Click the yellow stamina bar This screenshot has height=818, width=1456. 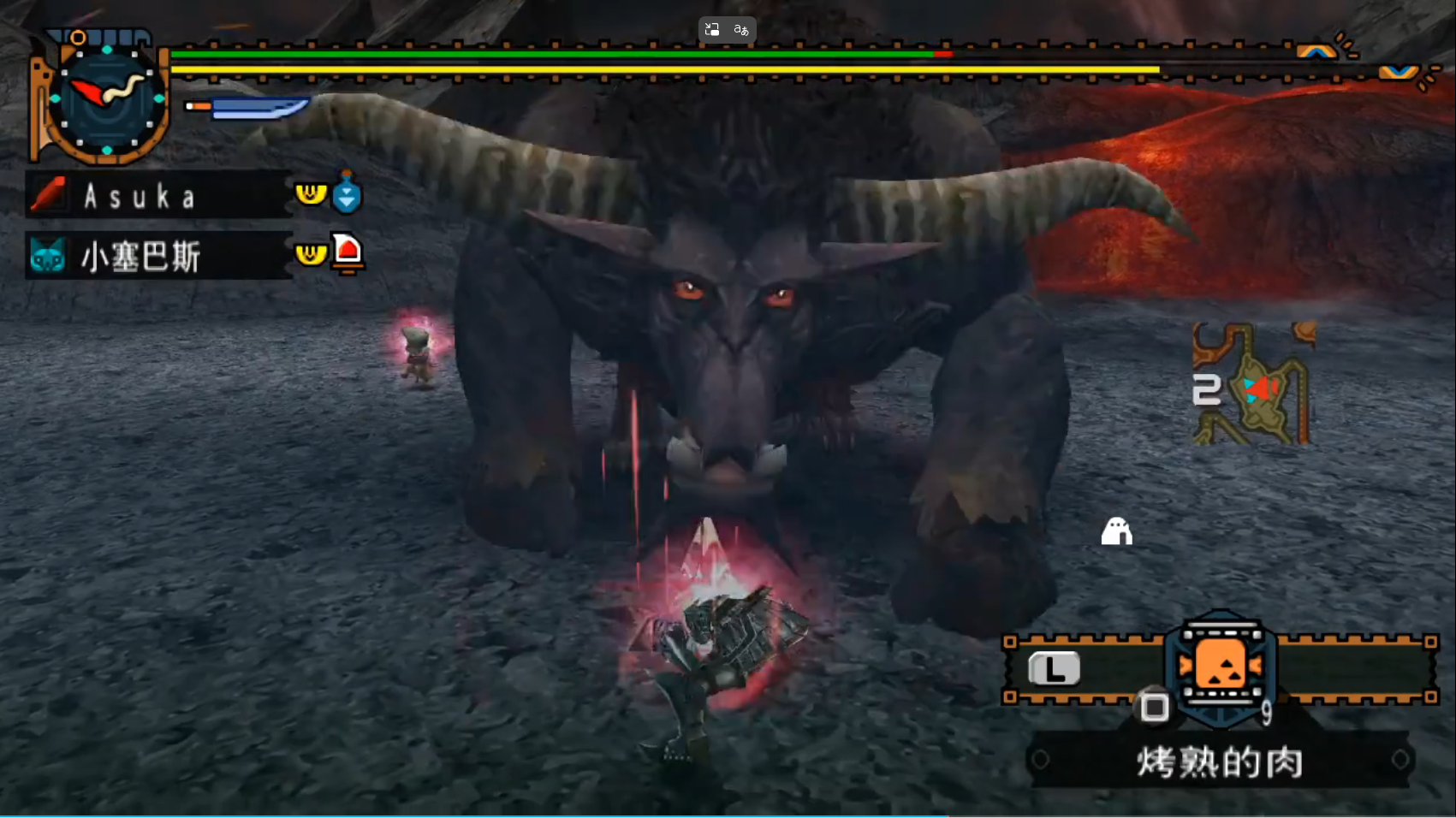(668, 70)
